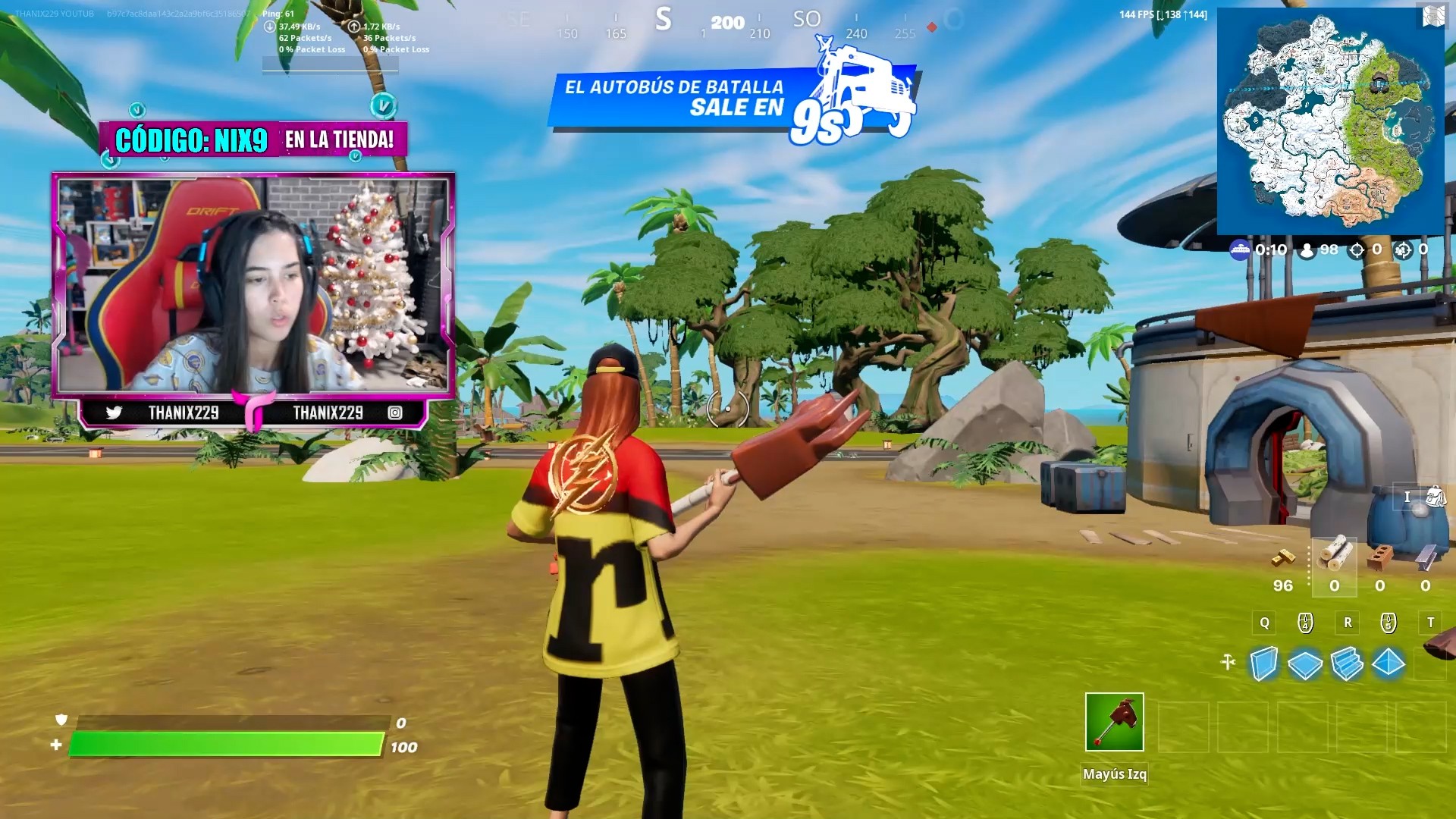The height and width of the screenshot is (819, 1456).
Task: Select the pickaxe hotbar slot
Action: (x=1114, y=722)
